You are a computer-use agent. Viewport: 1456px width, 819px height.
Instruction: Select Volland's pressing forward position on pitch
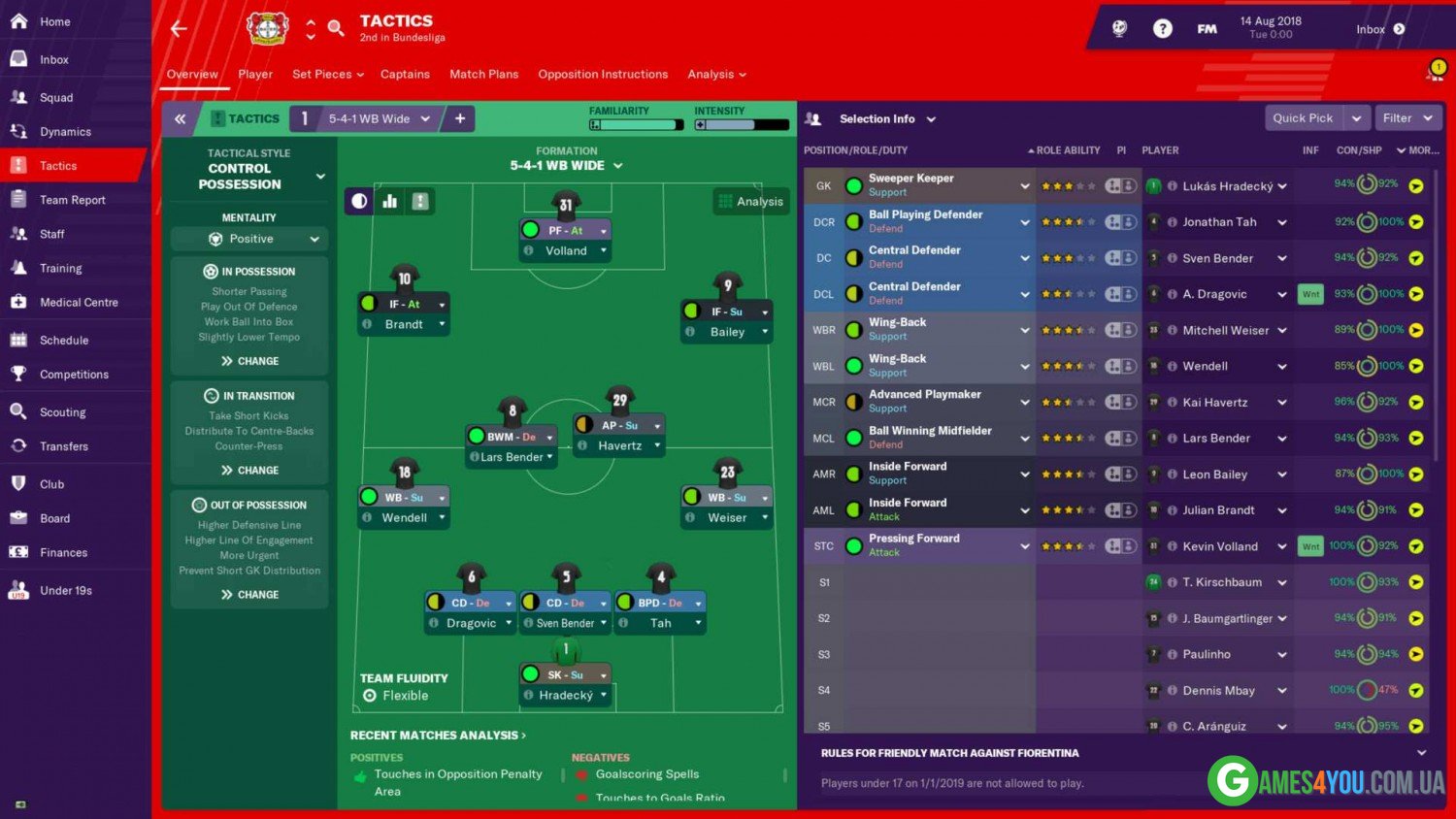566,231
